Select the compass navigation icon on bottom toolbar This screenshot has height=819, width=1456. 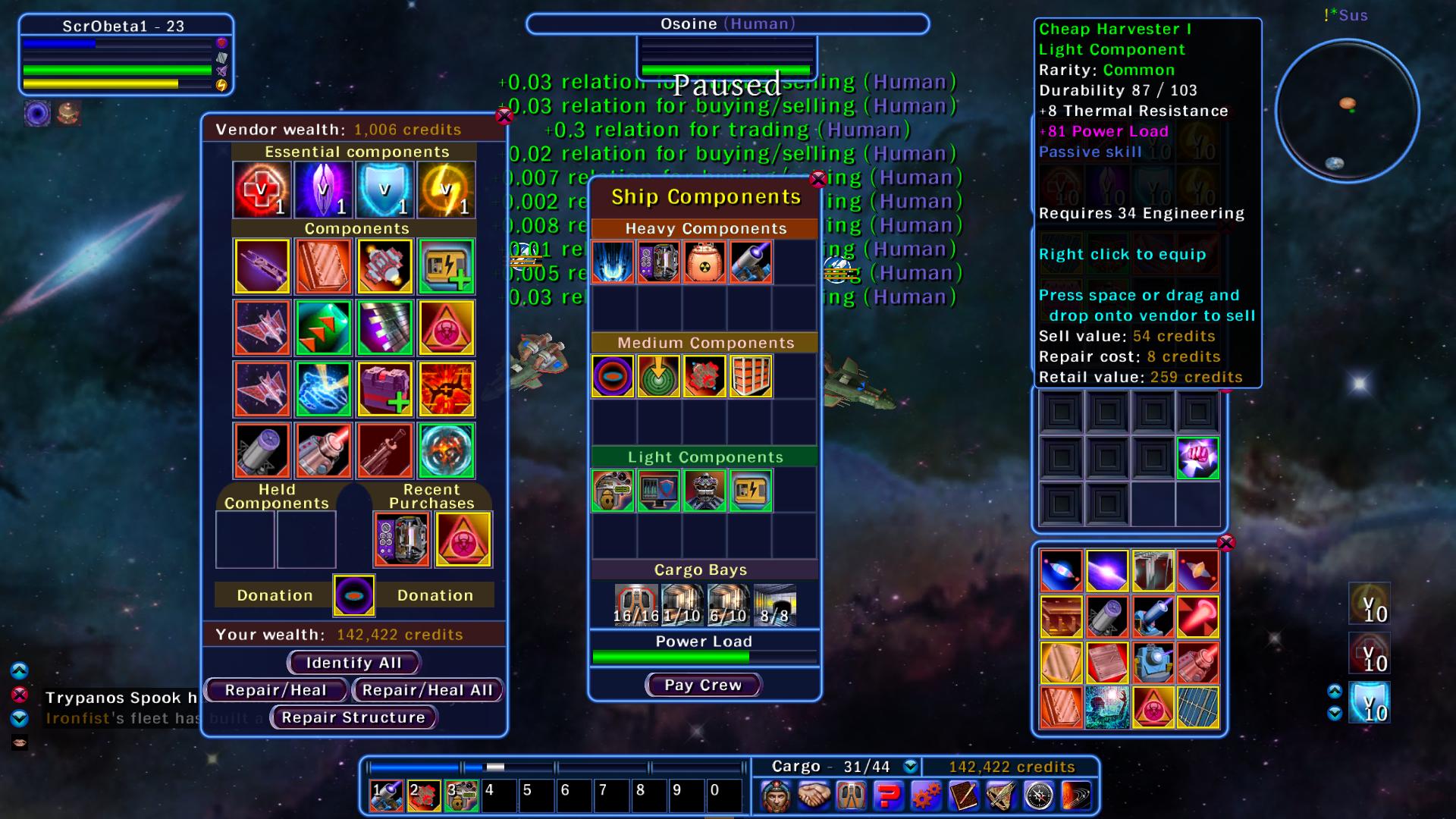tap(1040, 794)
